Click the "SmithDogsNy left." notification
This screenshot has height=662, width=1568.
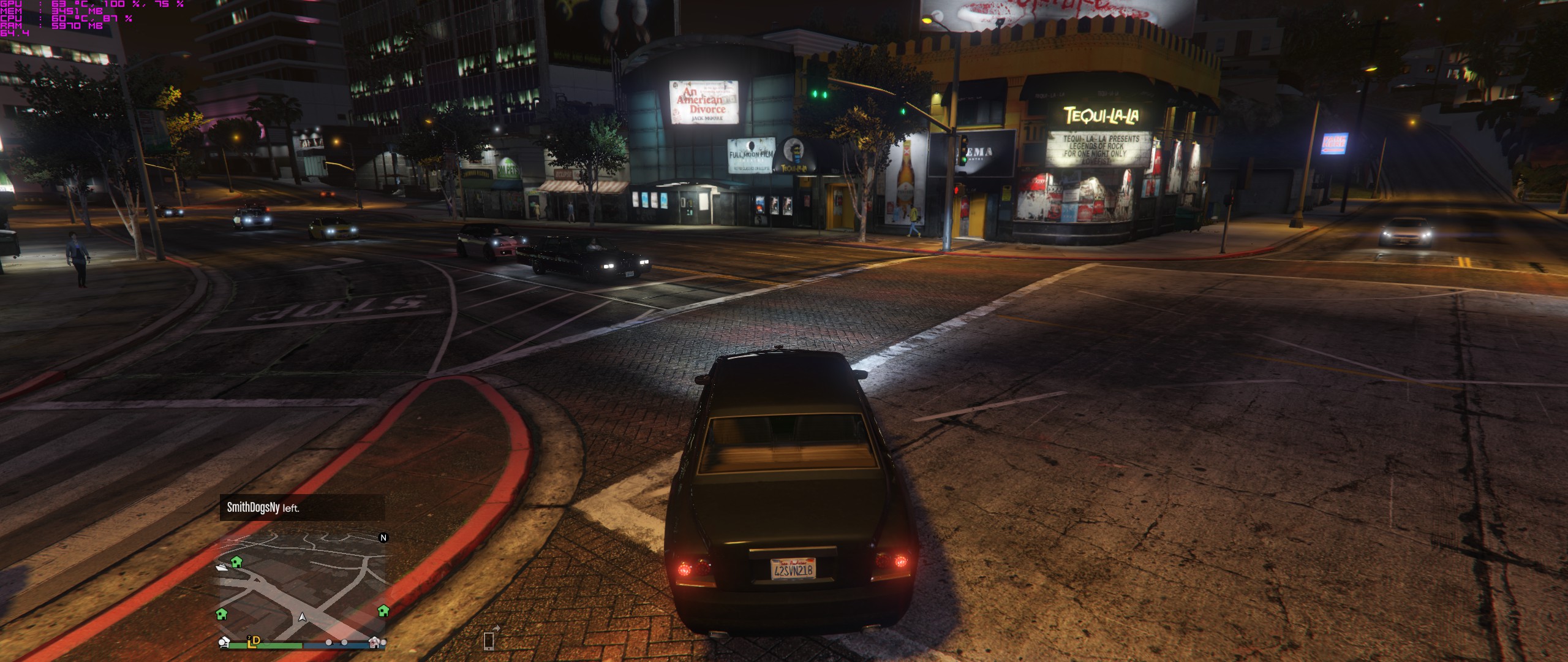coord(302,508)
